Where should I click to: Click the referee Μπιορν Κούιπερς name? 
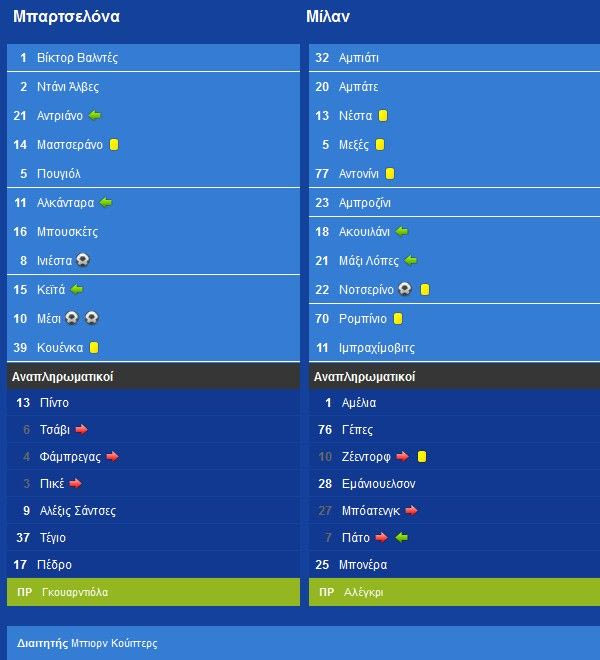tap(114, 644)
